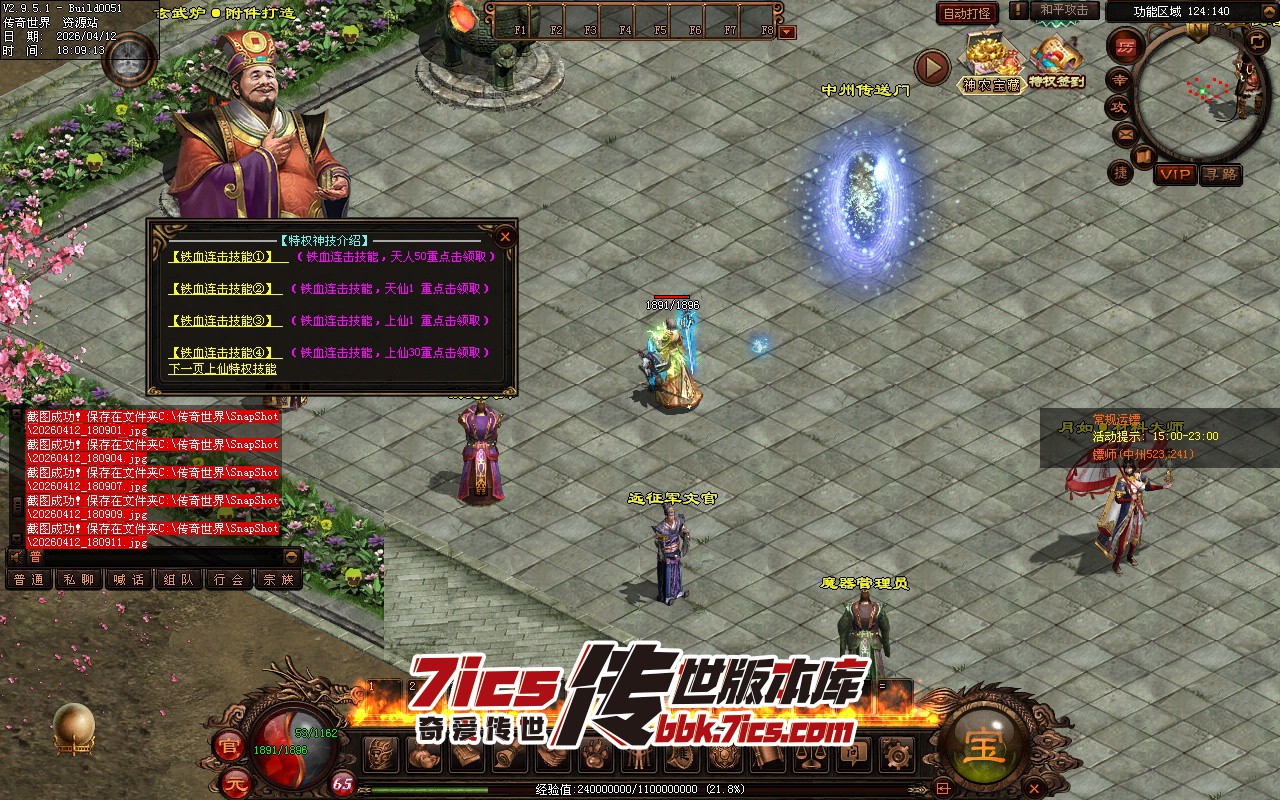The height and width of the screenshot is (800, 1280).
Task: Open the VIP panel
Action: [1175, 174]
